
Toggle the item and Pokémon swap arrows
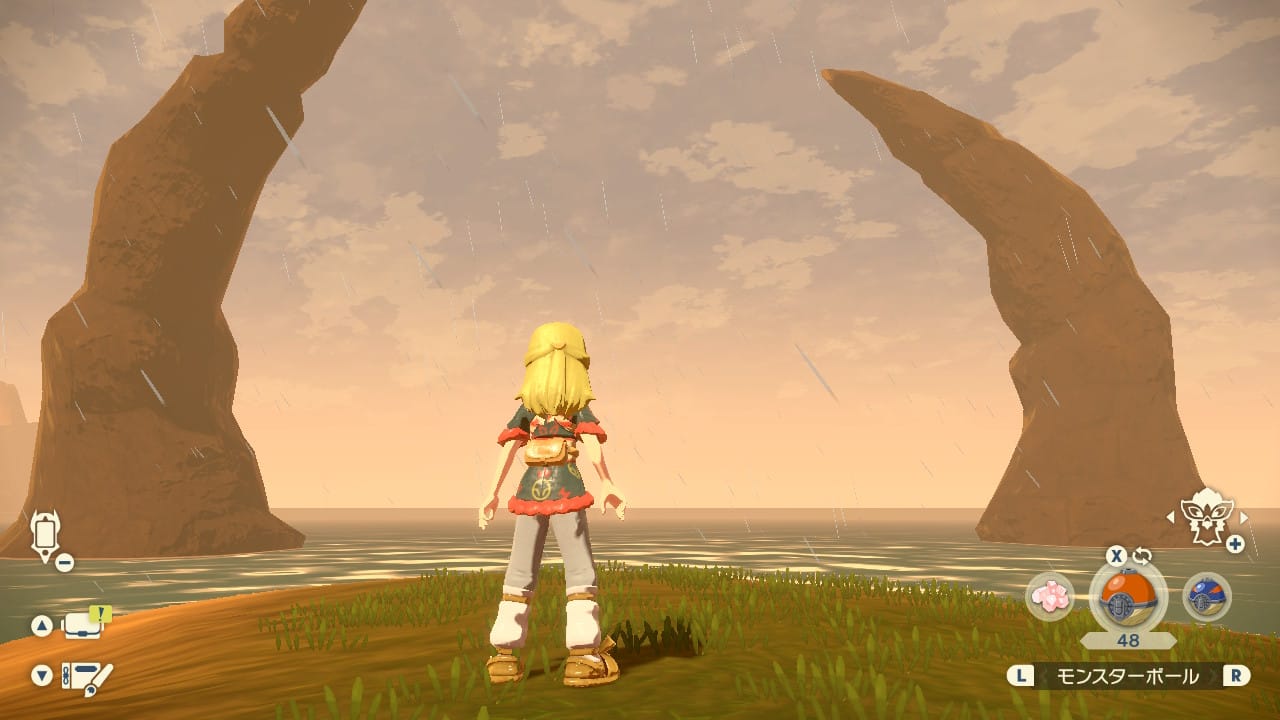point(1142,555)
